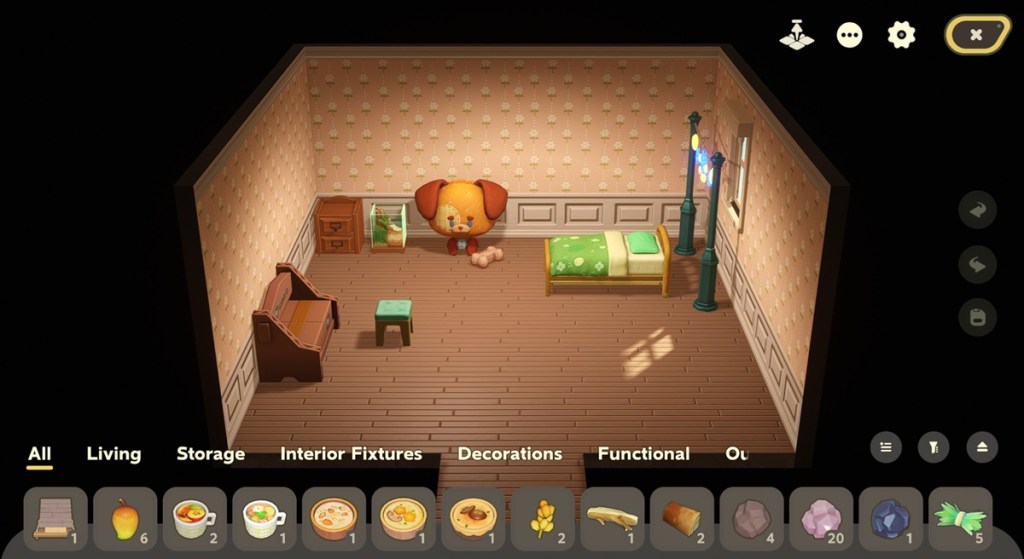Open the Interior Fixtures tab
Viewport: 1024px width, 559px height.
(x=351, y=453)
